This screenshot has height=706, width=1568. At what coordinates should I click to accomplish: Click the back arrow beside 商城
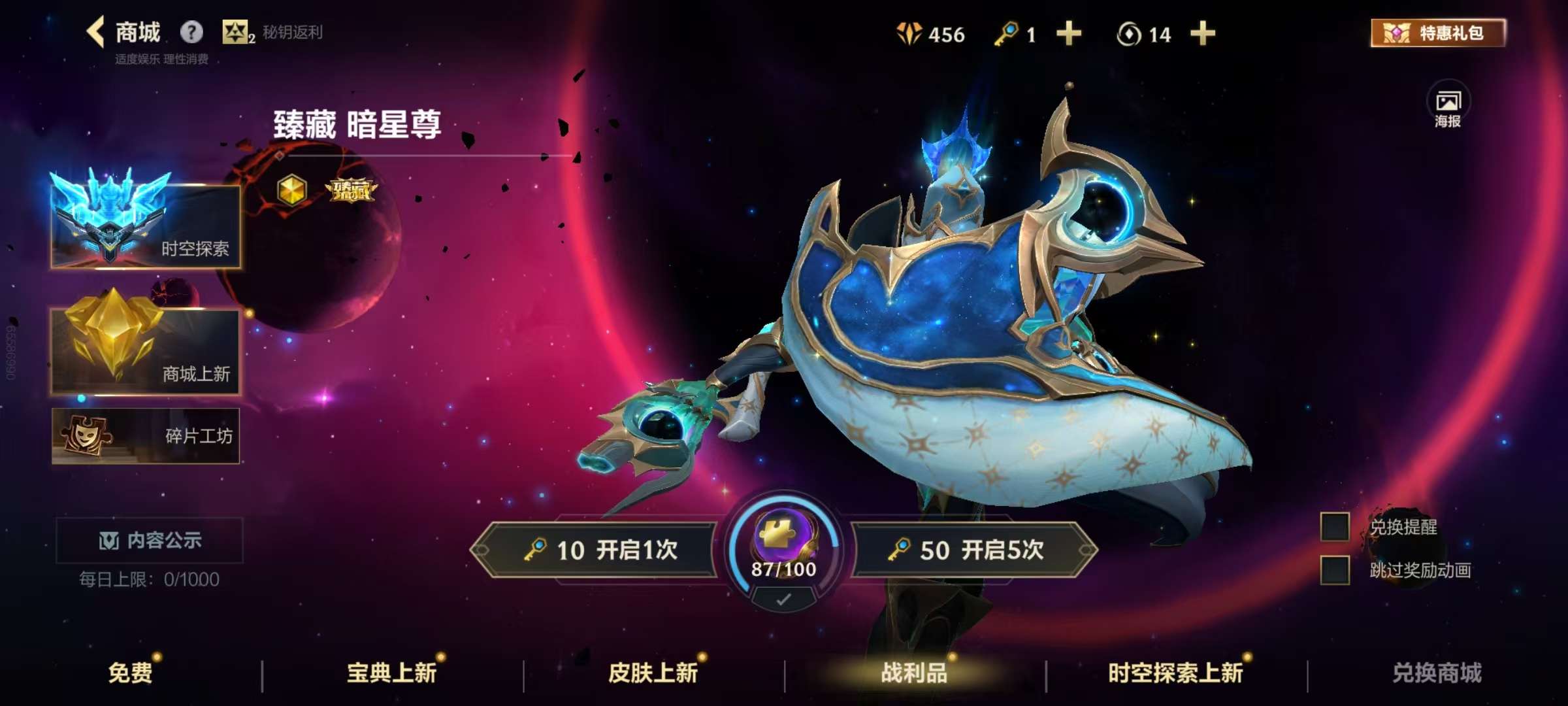95,31
